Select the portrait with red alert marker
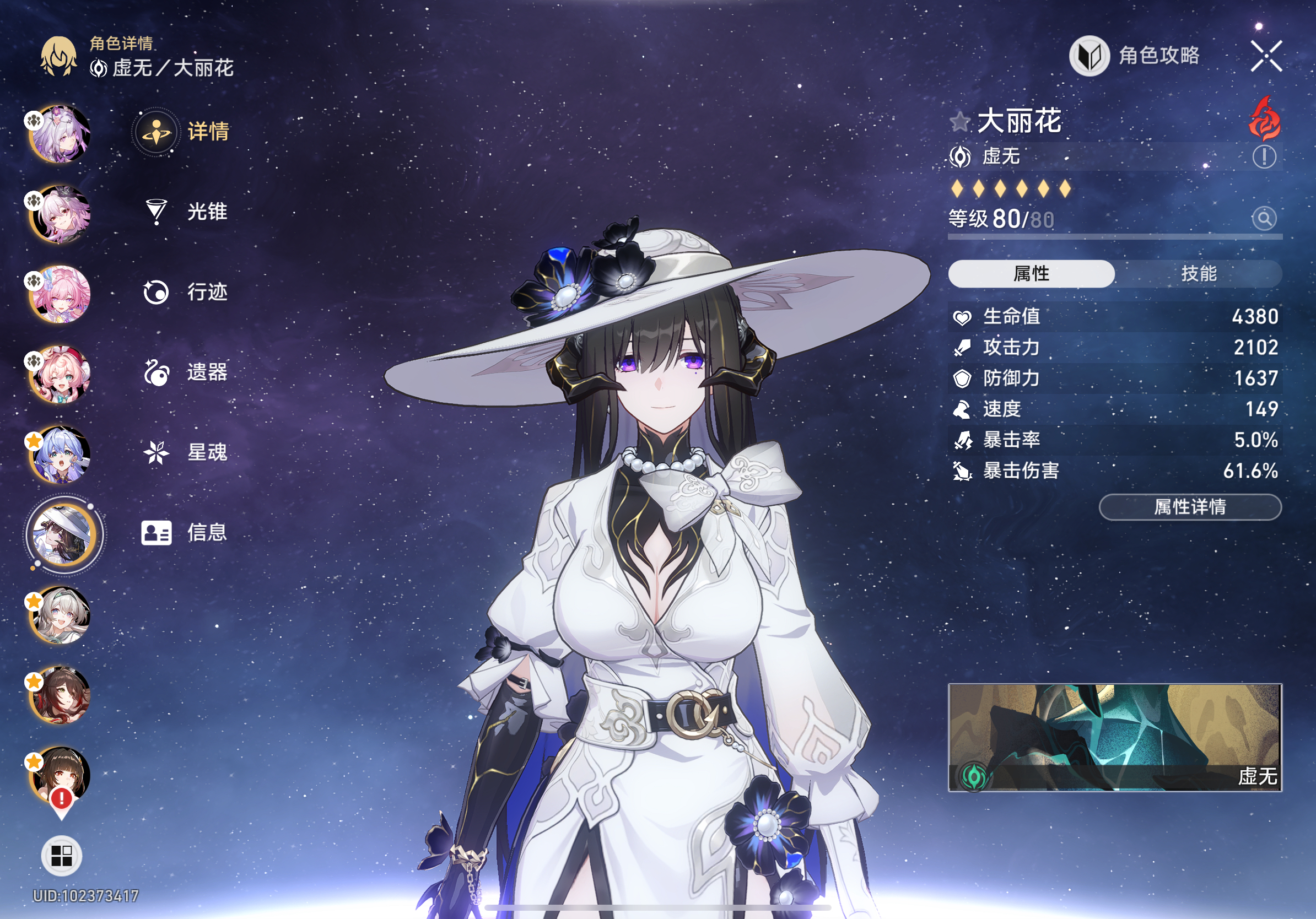1316x919 pixels. pos(61,776)
